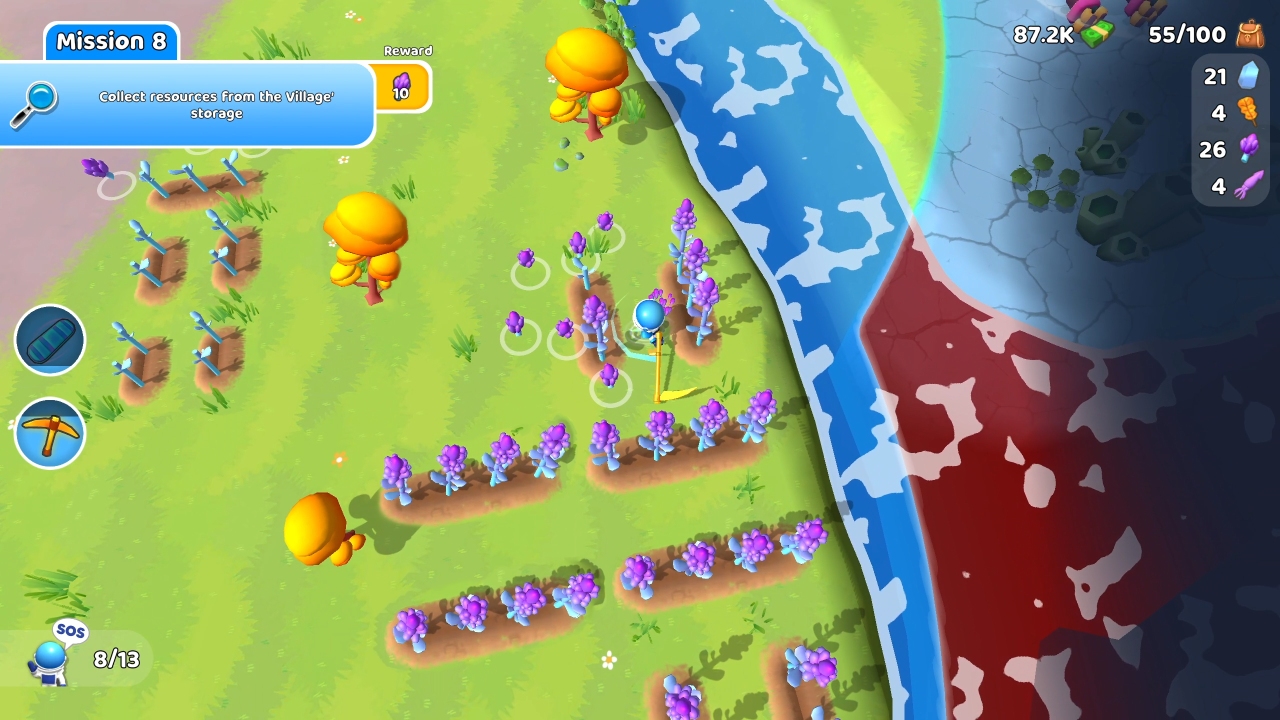Open the Mission 8 banner
Screen dimensions: 1280x720
111,41
